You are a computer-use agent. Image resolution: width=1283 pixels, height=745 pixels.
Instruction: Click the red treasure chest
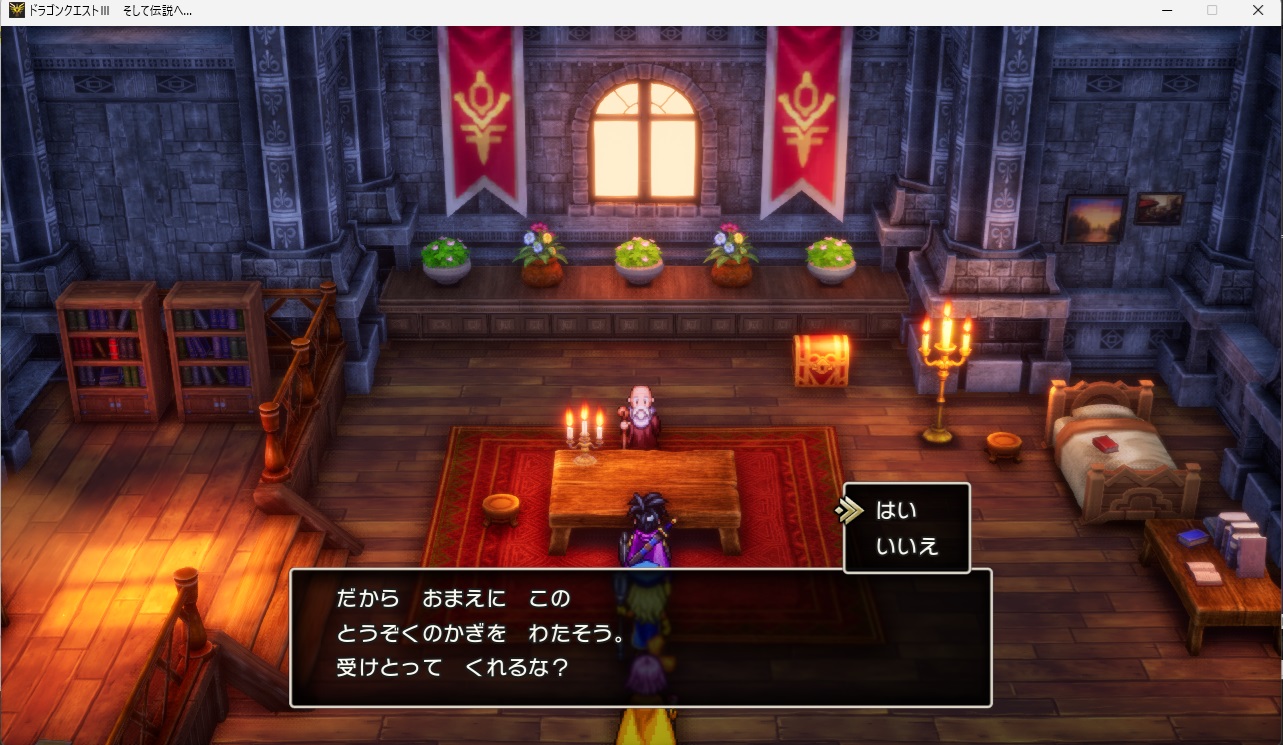click(x=820, y=360)
